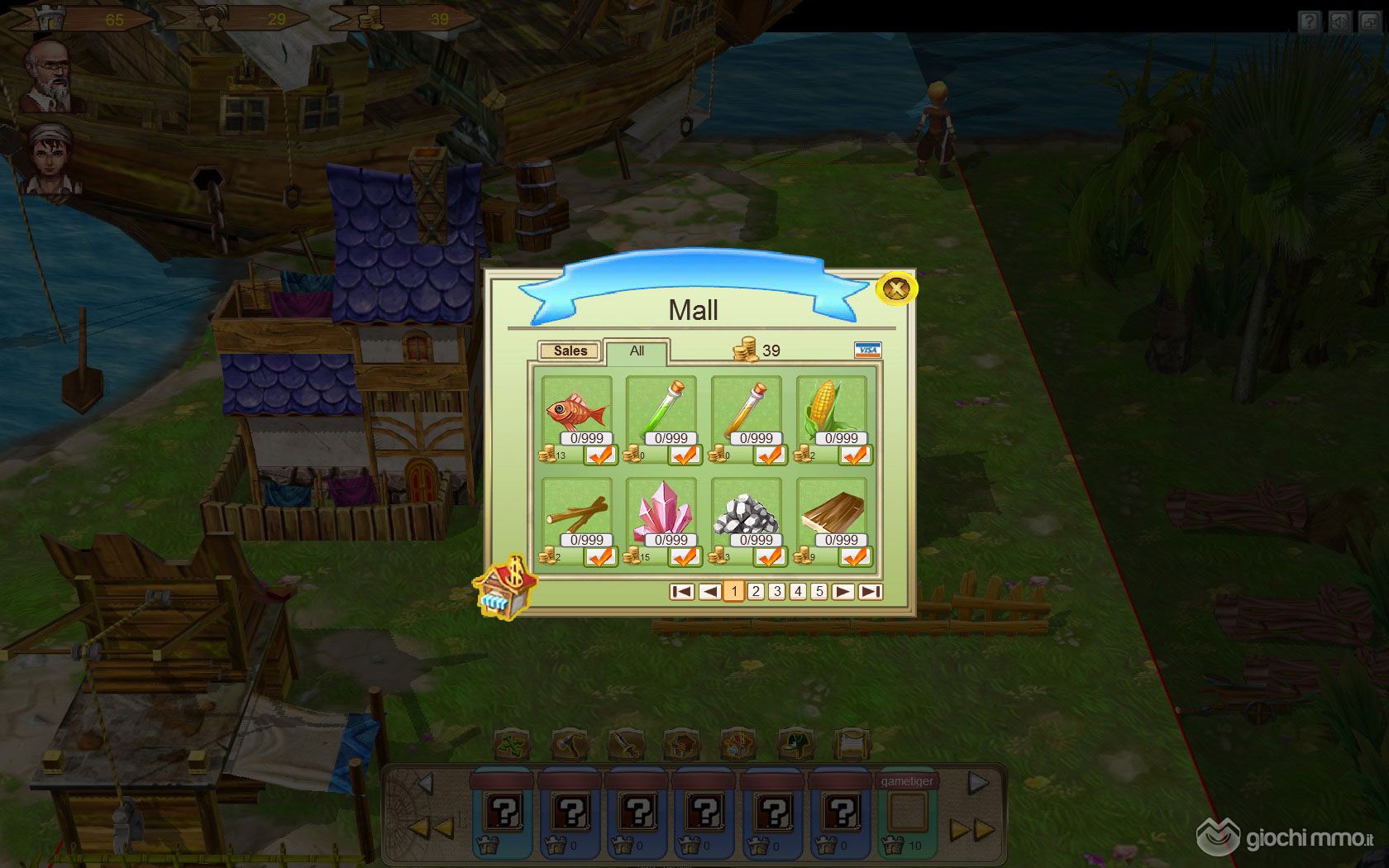Choose the wooden sticks item

(576, 513)
